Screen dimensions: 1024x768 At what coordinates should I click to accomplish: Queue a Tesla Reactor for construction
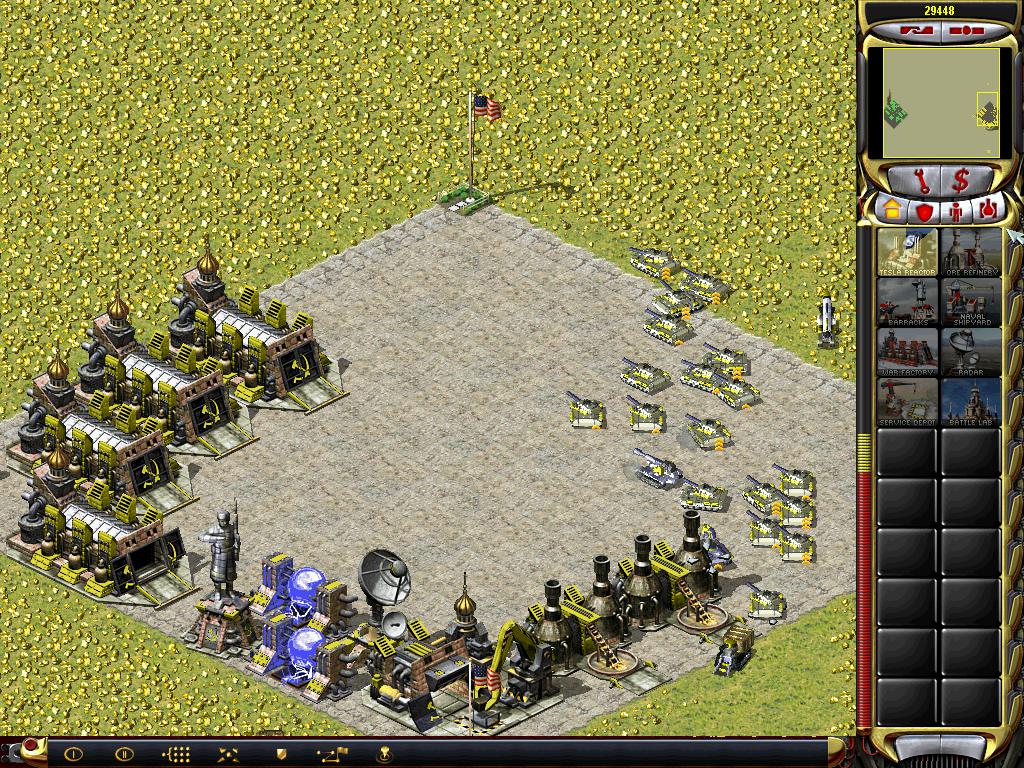click(907, 252)
